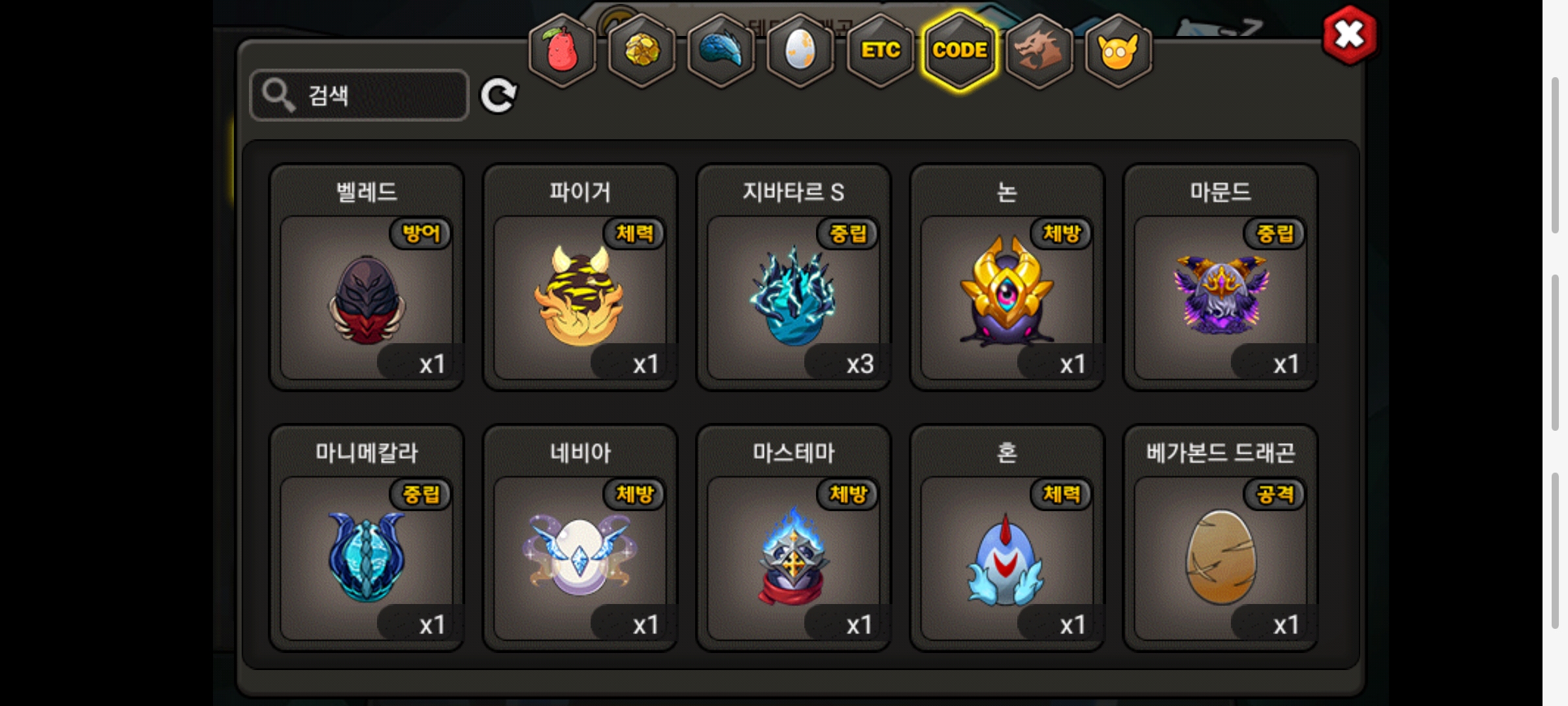This screenshot has height=706, width=1568.
Task: Select the 마니메칼라 blue horned egg
Action: pos(367,558)
